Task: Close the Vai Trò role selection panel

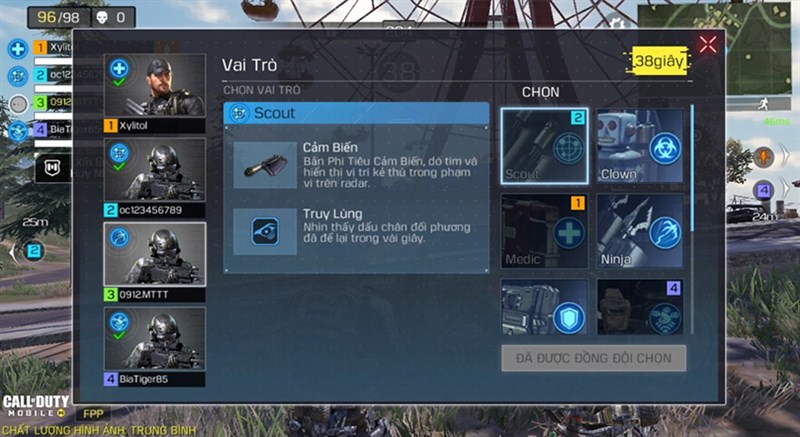Action: pyautogui.click(x=708, y=44)
